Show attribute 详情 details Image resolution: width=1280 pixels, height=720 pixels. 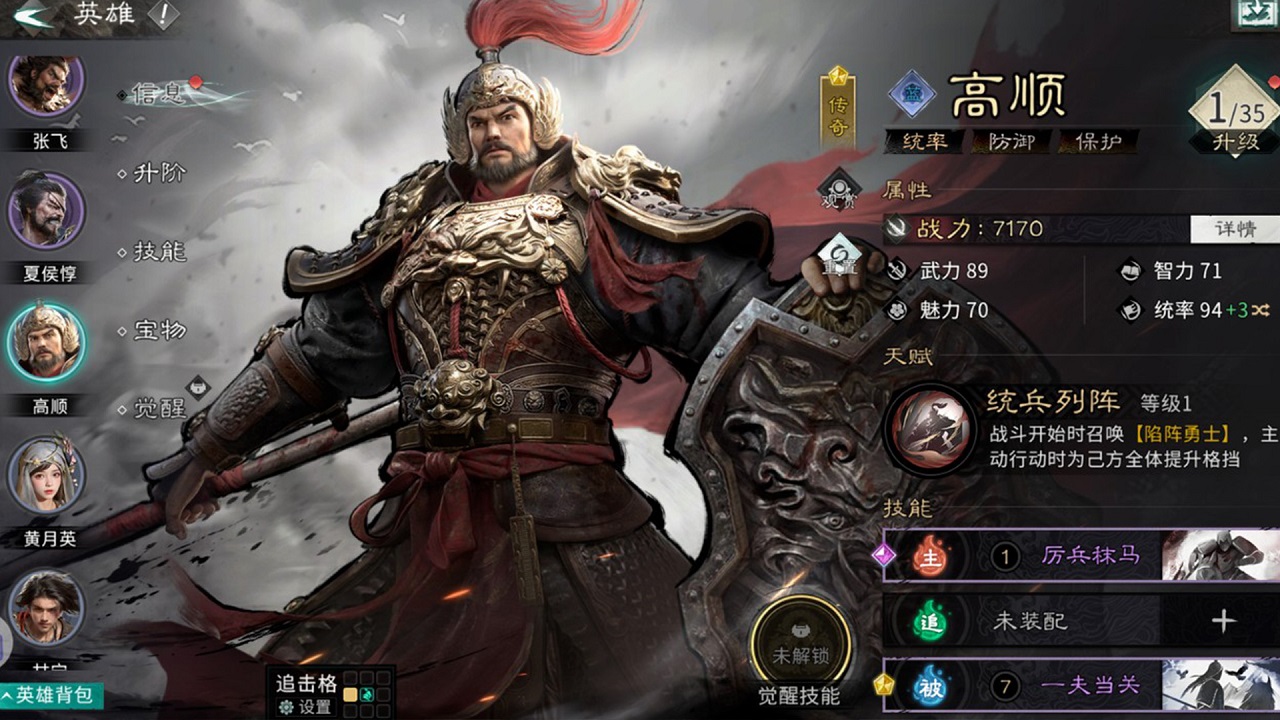(1234, 228)
